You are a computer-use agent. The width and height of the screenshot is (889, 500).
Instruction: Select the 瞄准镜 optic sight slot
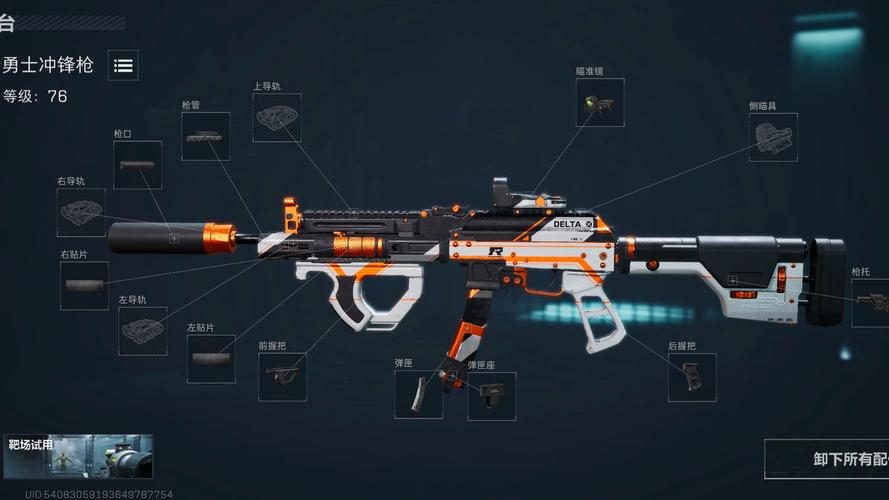pyautogui.click(x=600, y=103)
